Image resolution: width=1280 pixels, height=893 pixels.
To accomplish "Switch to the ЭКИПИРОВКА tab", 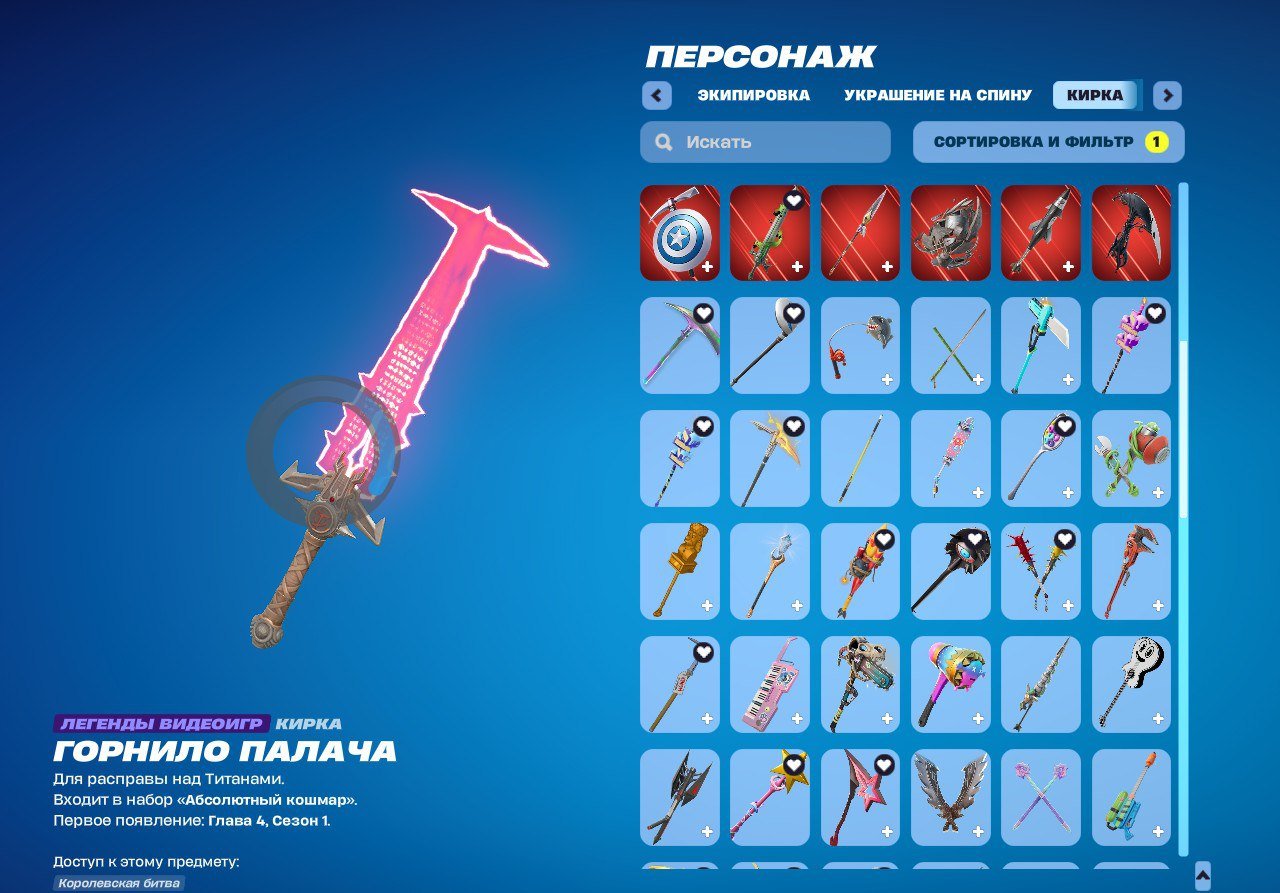I will click(753, 95).
